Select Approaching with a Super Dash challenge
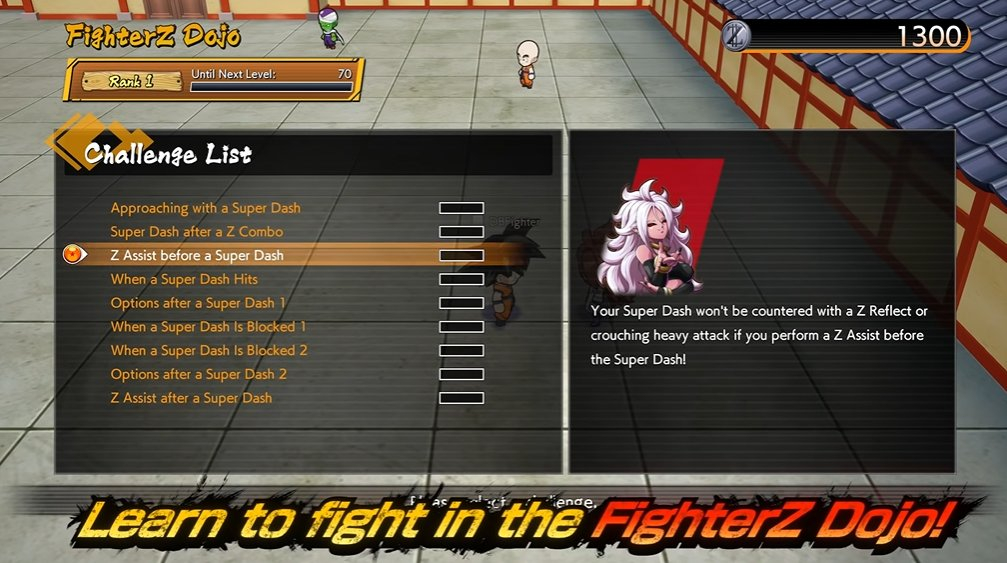1007x563 pixels. click(x=205, y=208)
